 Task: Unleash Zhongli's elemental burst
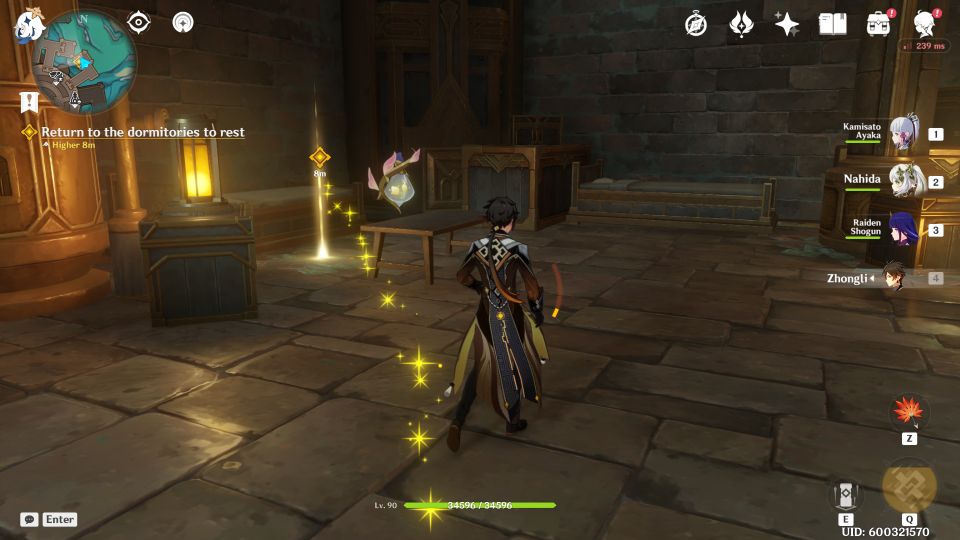[x=909, y=486]
